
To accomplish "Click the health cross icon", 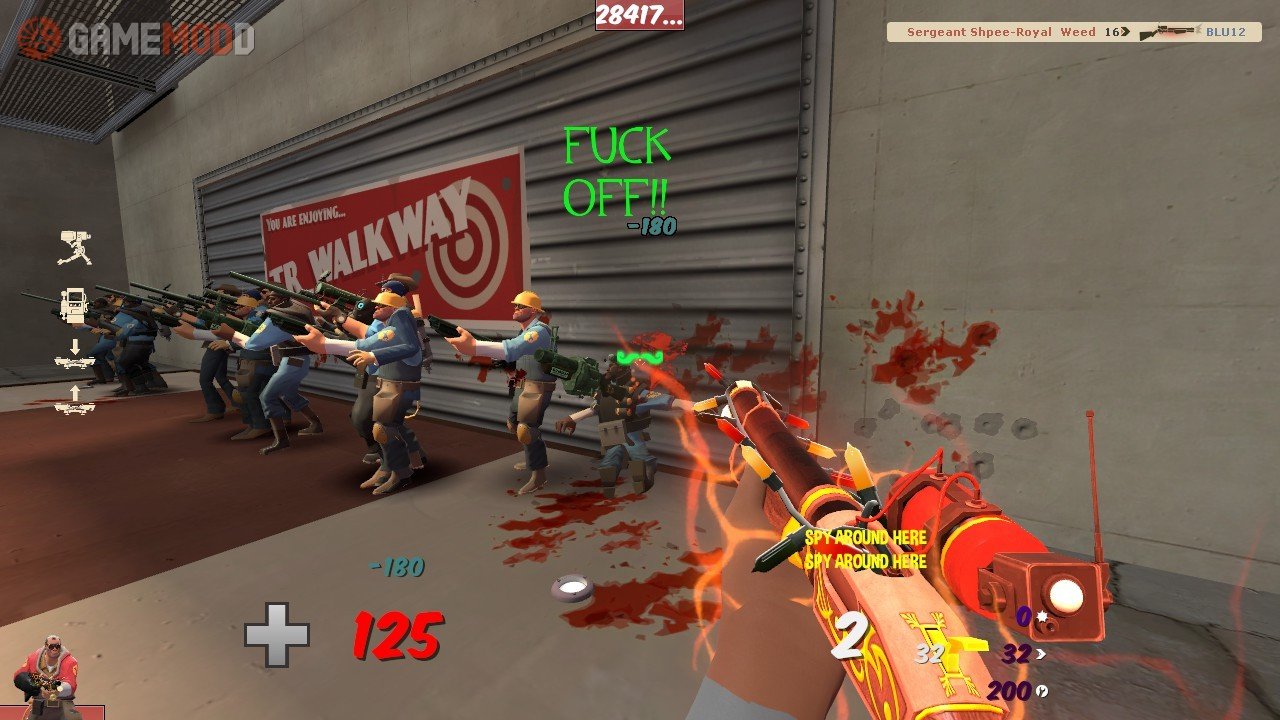I will (x=277, y=635).
